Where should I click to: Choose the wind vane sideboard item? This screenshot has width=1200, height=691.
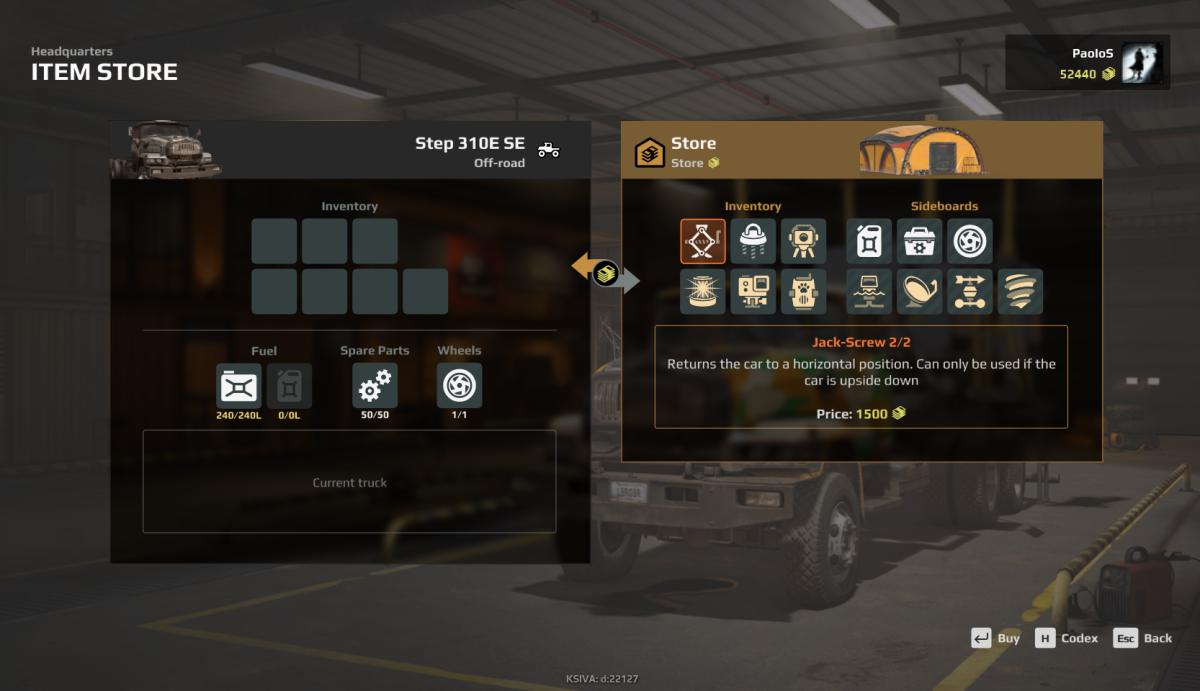coord(969,291)
